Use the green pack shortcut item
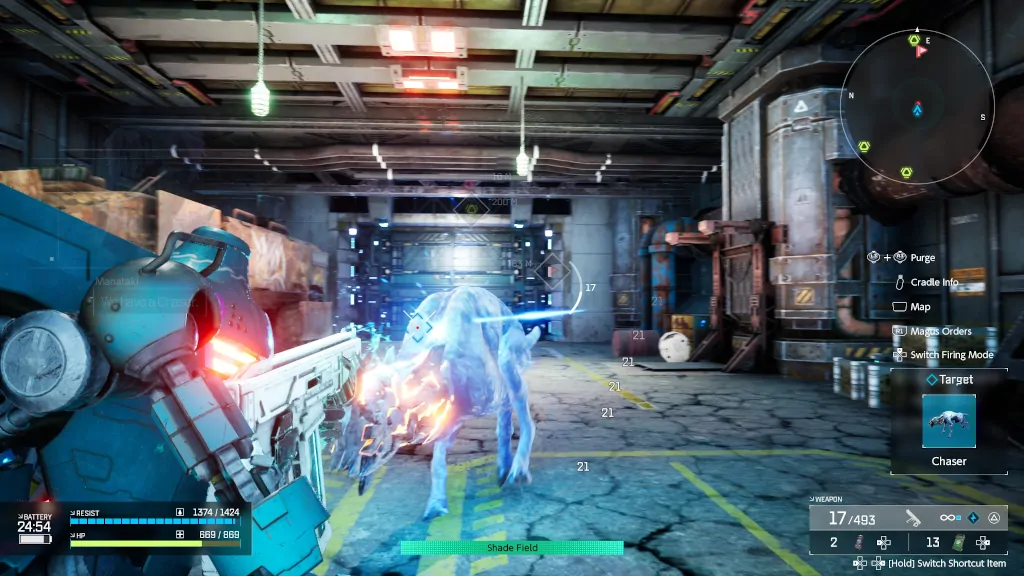Screen dimensions: 1024x576 959,542
